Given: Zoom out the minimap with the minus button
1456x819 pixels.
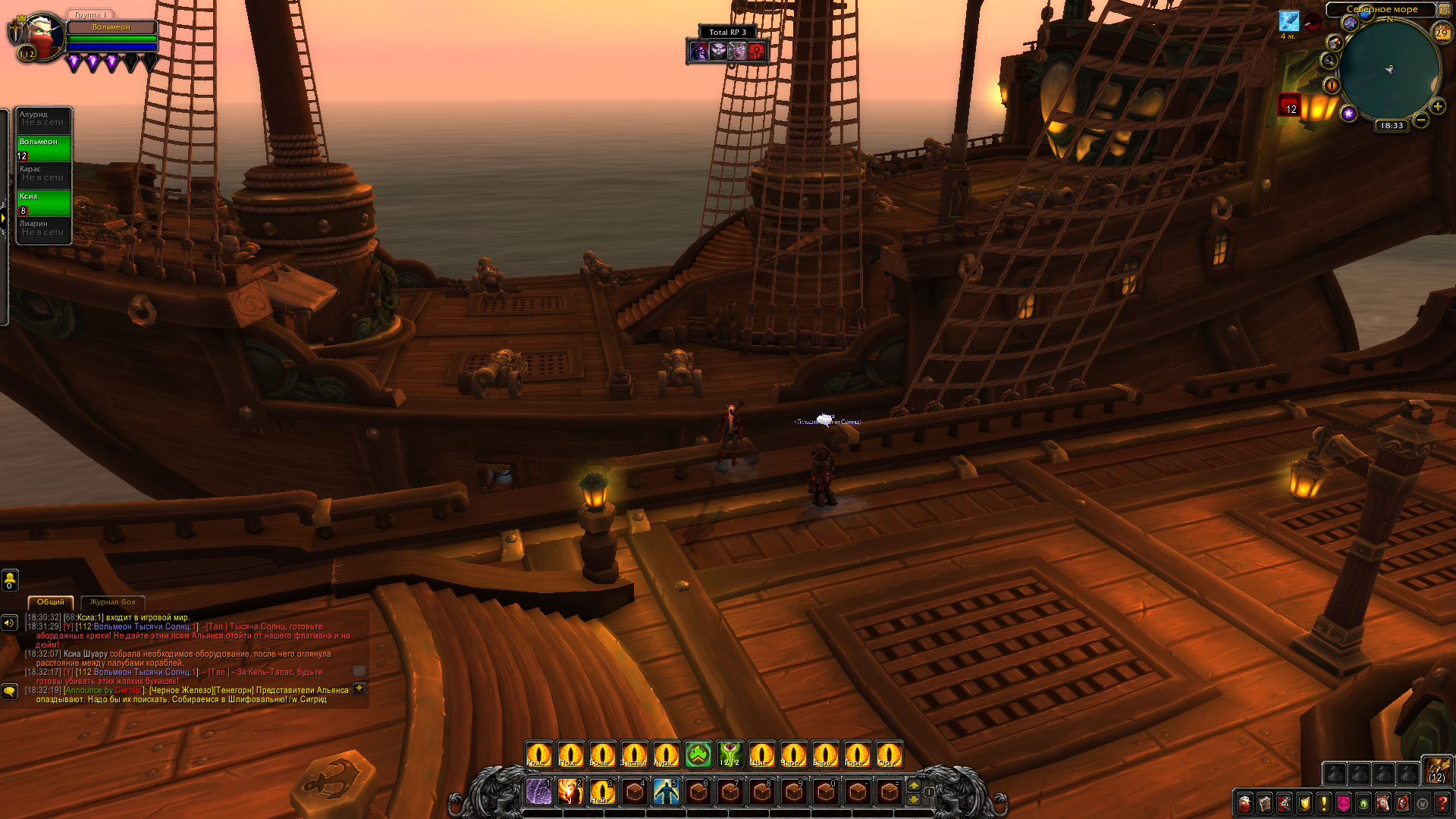Looking at the screenshot, I should (1421, 120).
